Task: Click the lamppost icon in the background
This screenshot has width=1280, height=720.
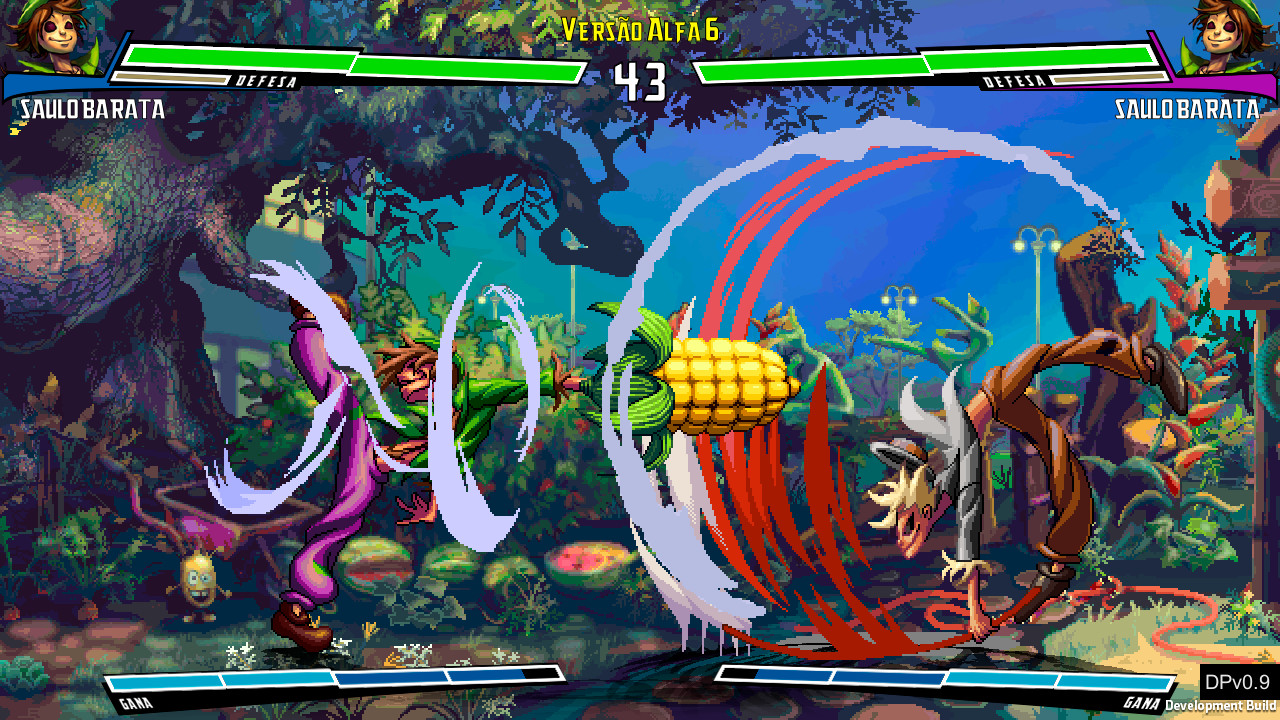Action: tap(1035, 245)
